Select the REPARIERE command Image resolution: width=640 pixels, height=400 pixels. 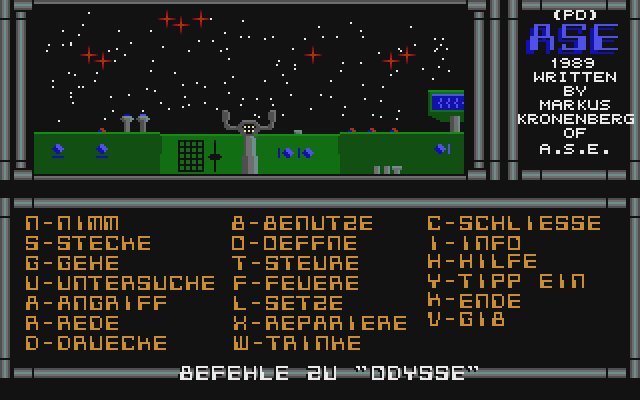coord(320,323)
